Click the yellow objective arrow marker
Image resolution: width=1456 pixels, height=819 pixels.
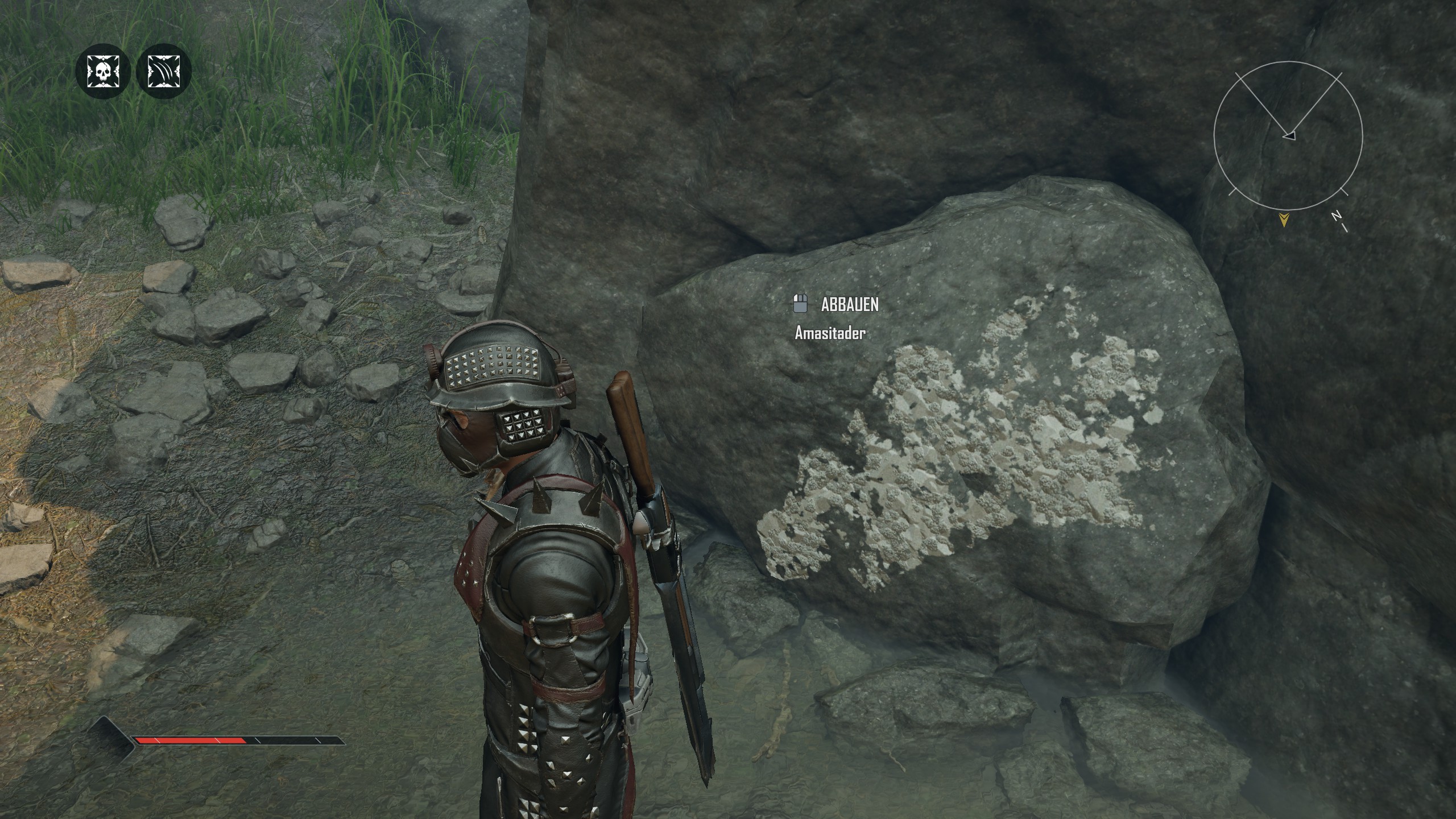[x=1283, y=220]
